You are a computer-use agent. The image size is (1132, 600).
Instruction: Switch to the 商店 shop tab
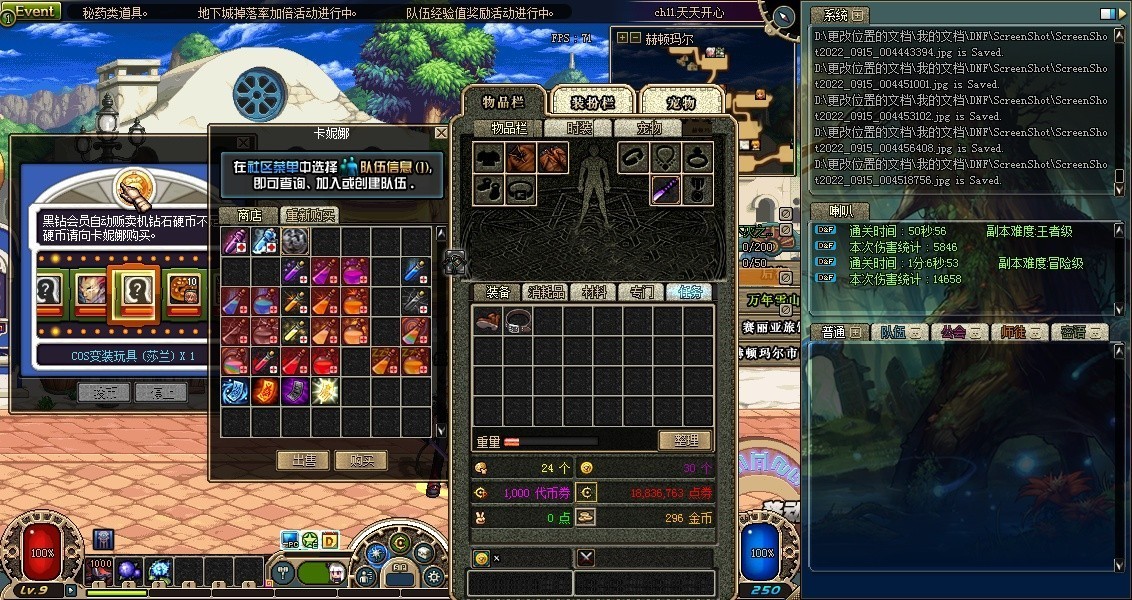pos(249,215)
